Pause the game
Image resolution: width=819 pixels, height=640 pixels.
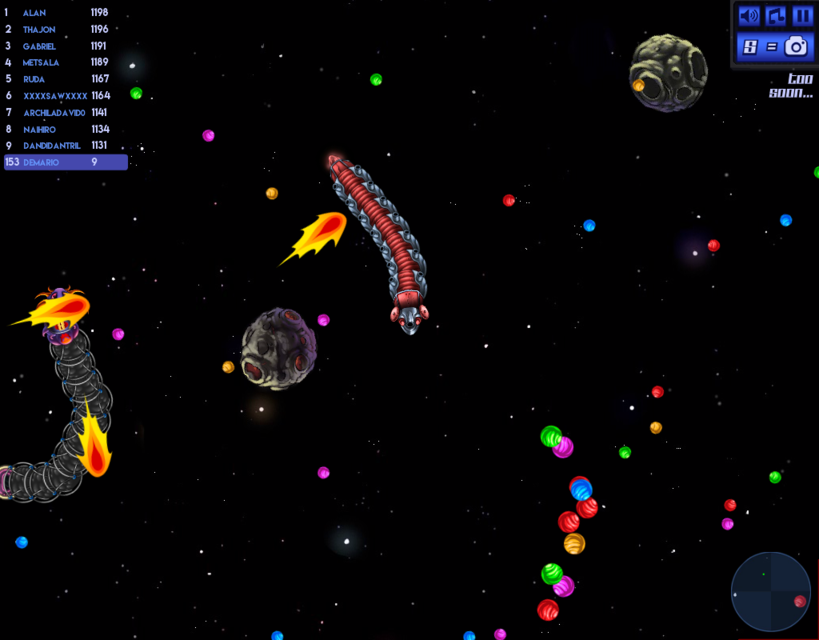(x=802, y=16)
